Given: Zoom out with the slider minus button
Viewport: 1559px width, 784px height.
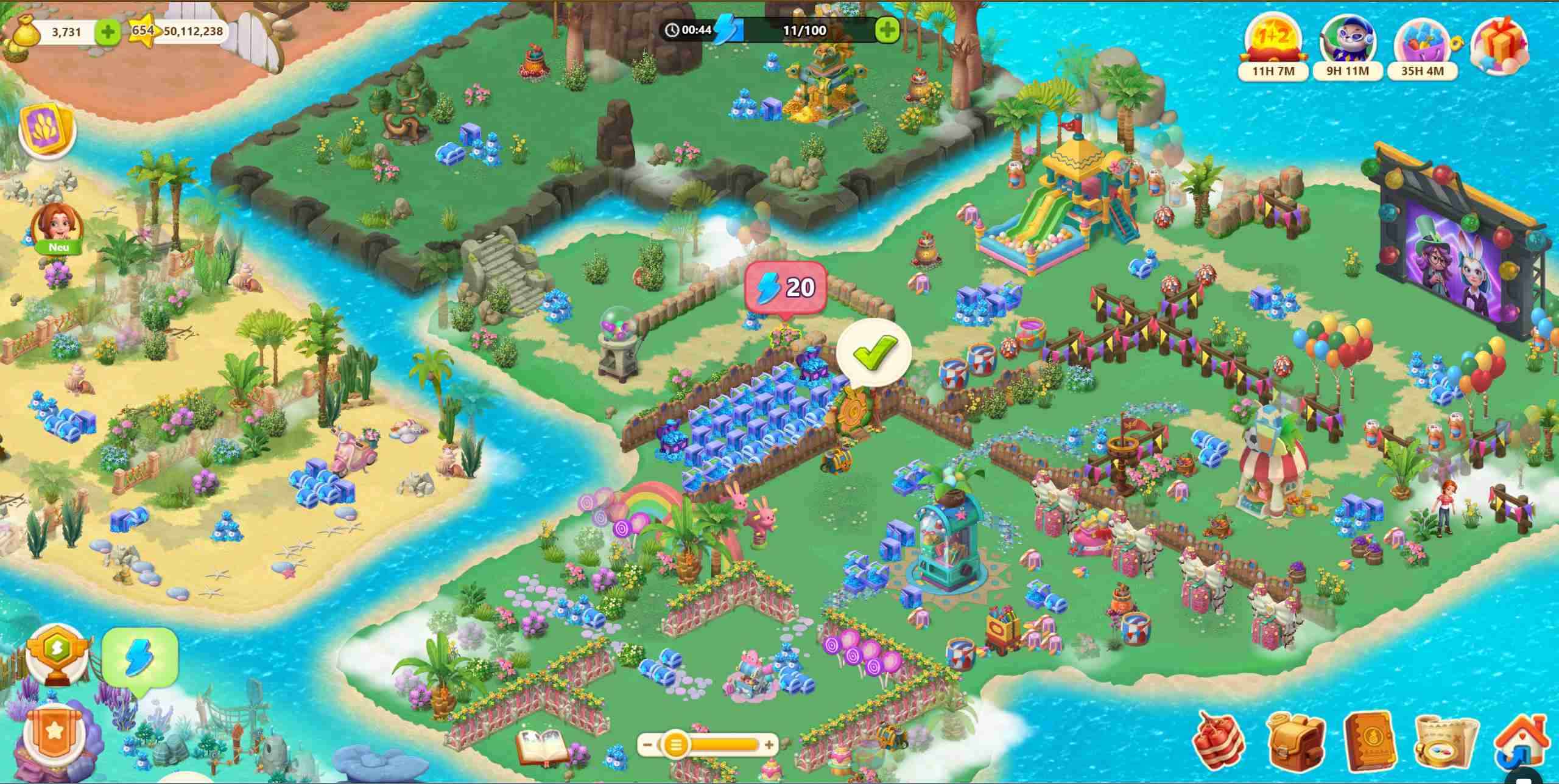Looking at the screenshot, I should (648, 744).
